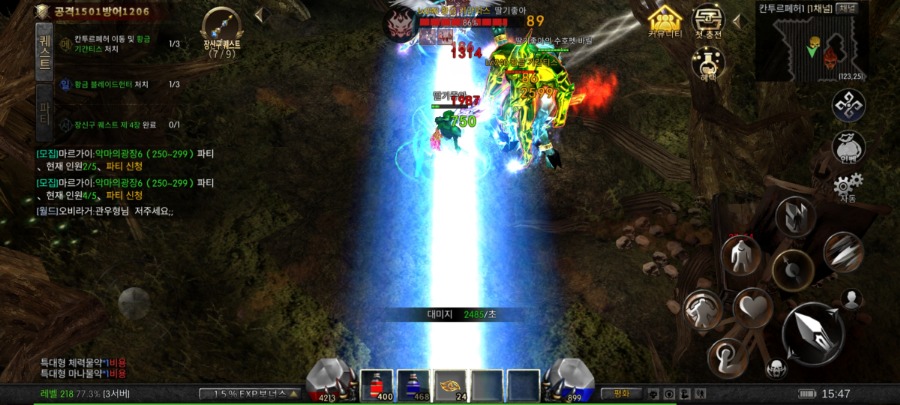This screenshot has height=405, width=900.
Task: Open the 커뮤니티 community menu
Action: [x=665, y=22]
